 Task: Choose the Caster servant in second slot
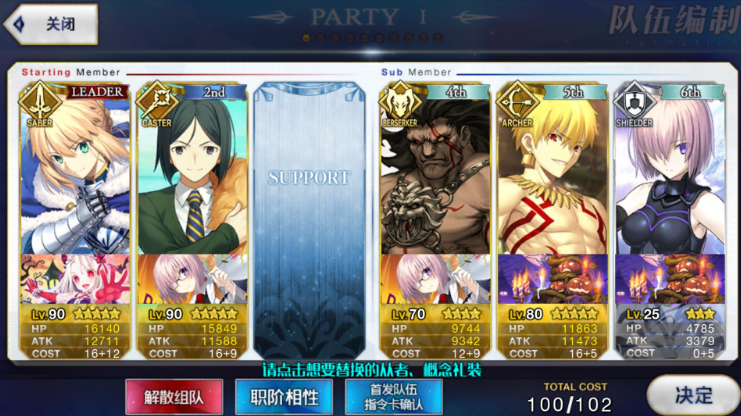point(190,170)
